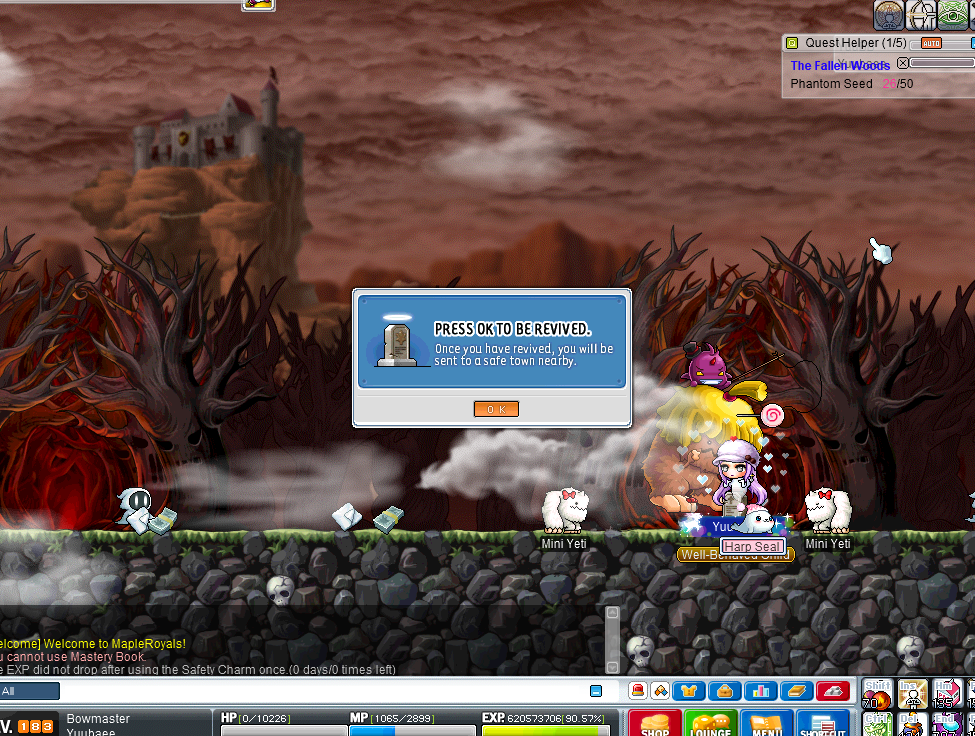This screenshot has width=975, height=736.
Task: Open the Shortcut button
Action: pos(823,723)
